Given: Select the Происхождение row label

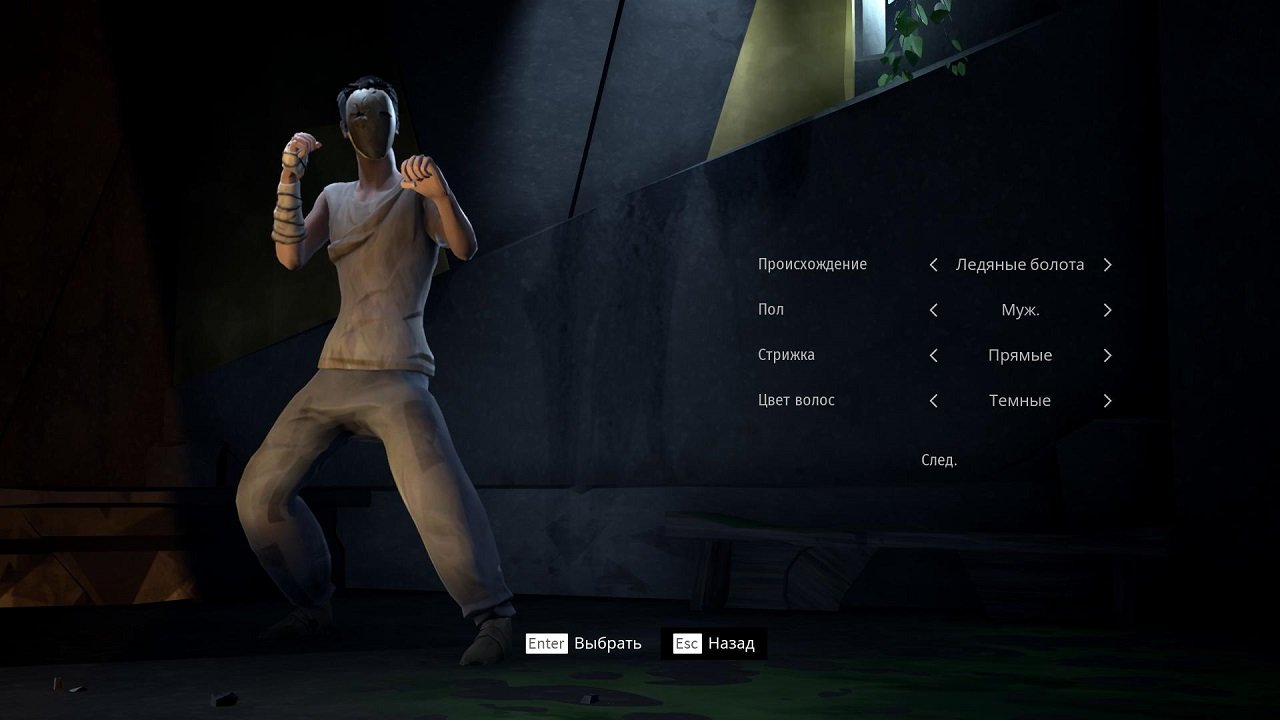Looking at the screenshot, I should tap(811, 264).
